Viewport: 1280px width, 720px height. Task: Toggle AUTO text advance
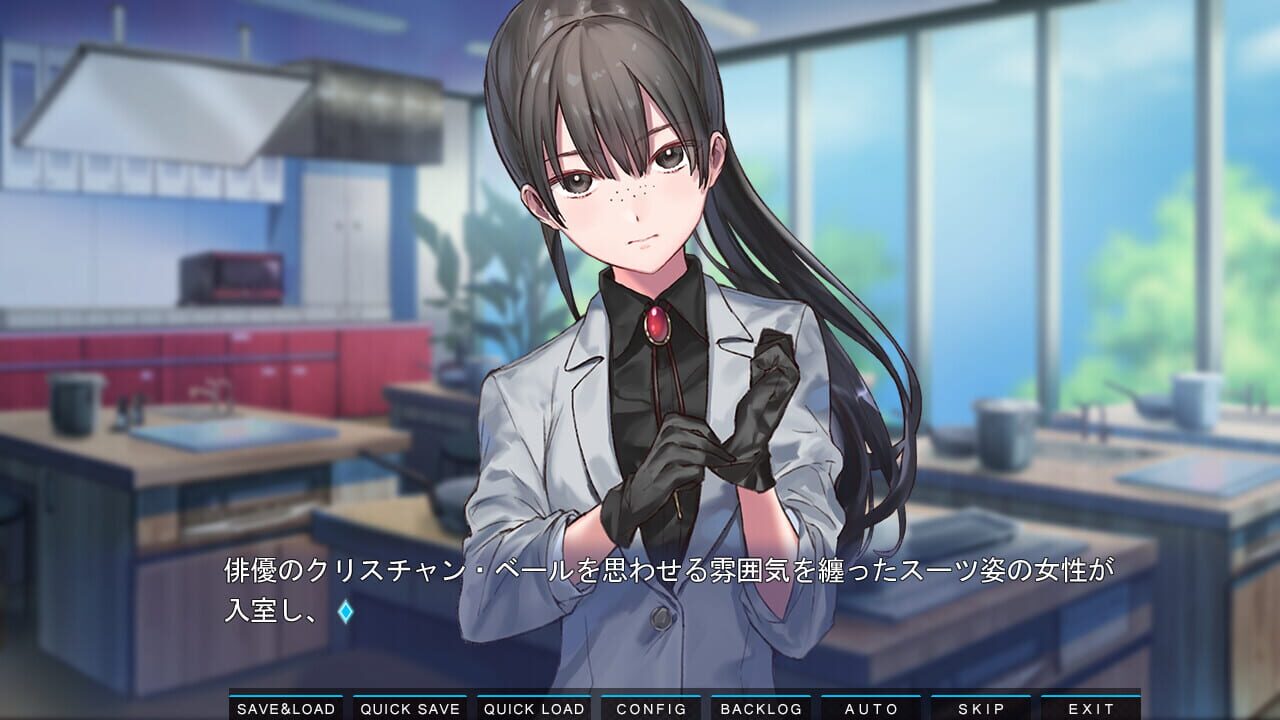(871, 708)
